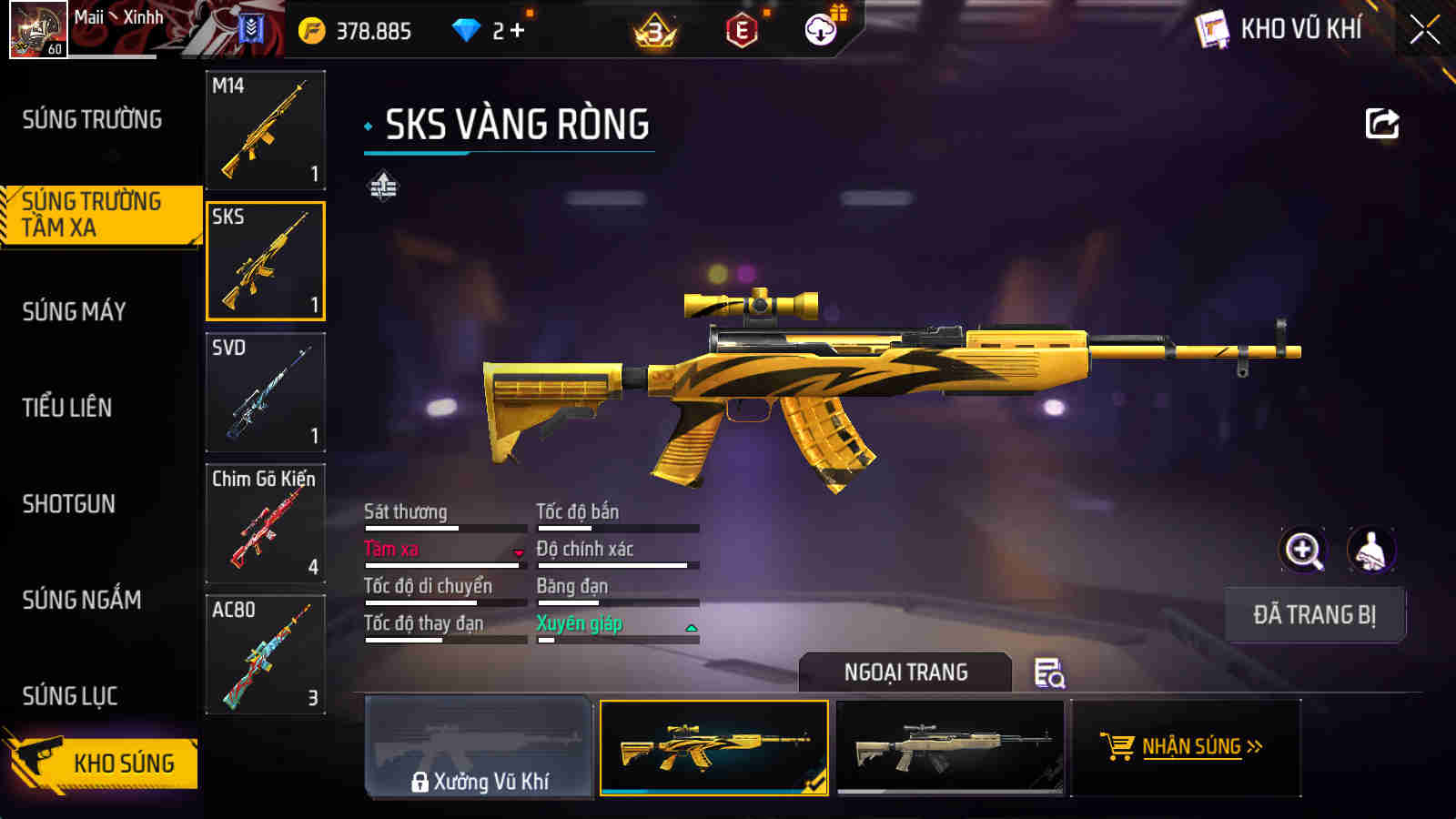This screenshot has height=819, width=1456.
Task: Click the NHẬN SÚNG link
Action: pyautogui.click(x=1192, y=745)
